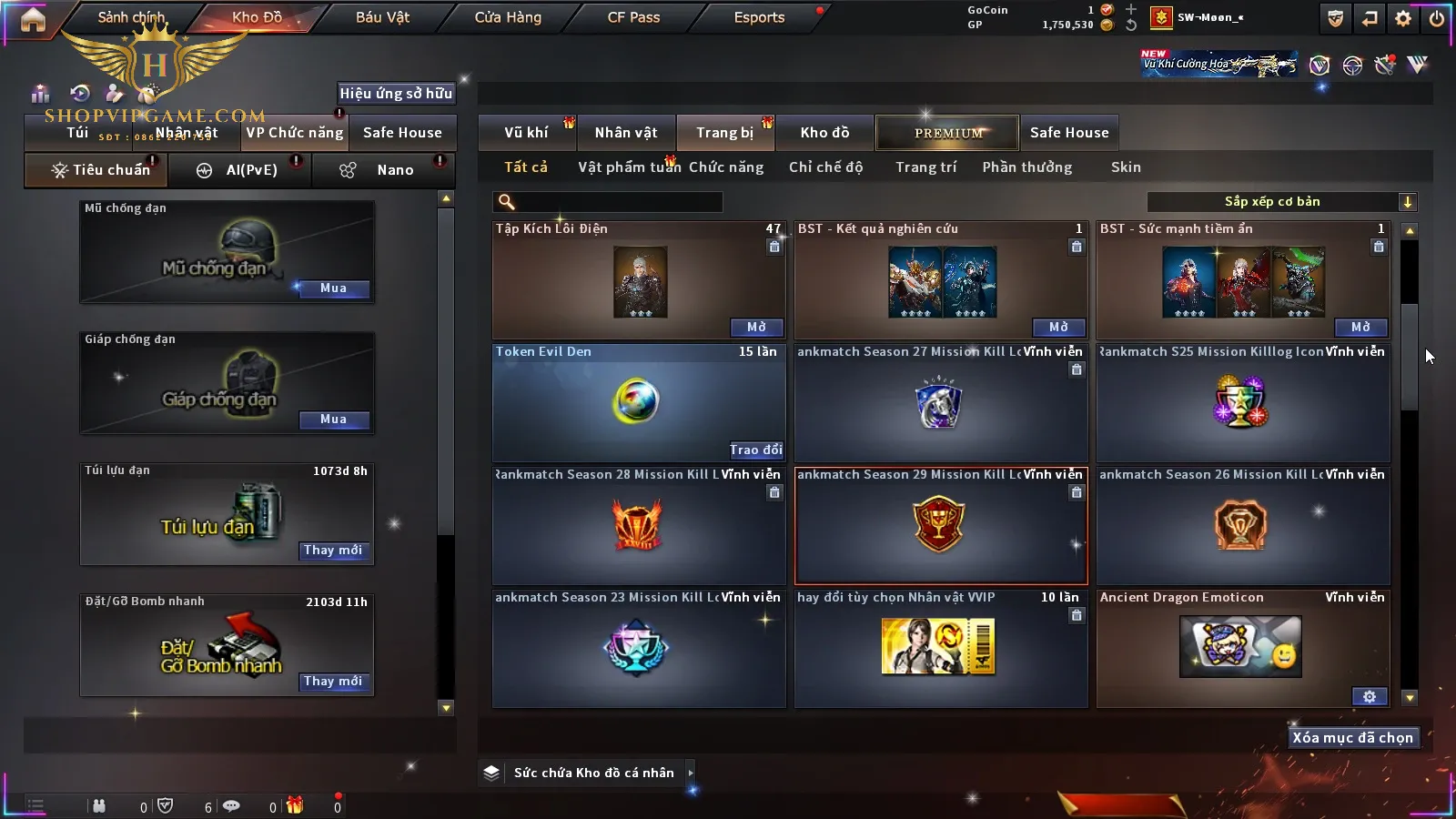
Task: Exchange the Token Evil Den item
Action: click(x=755, y=450)
